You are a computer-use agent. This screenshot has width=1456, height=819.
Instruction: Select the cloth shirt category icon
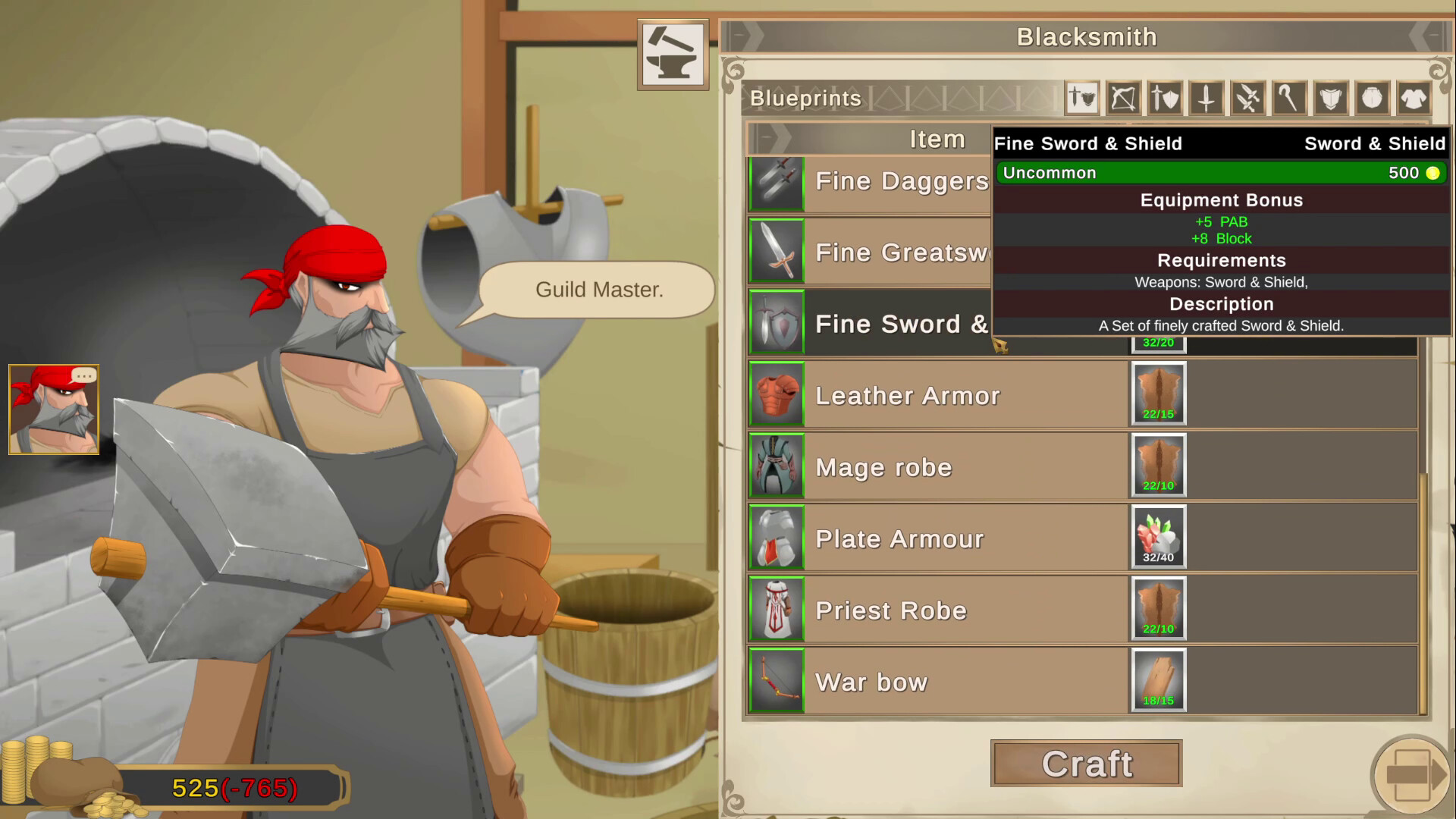pos(1414,98)
